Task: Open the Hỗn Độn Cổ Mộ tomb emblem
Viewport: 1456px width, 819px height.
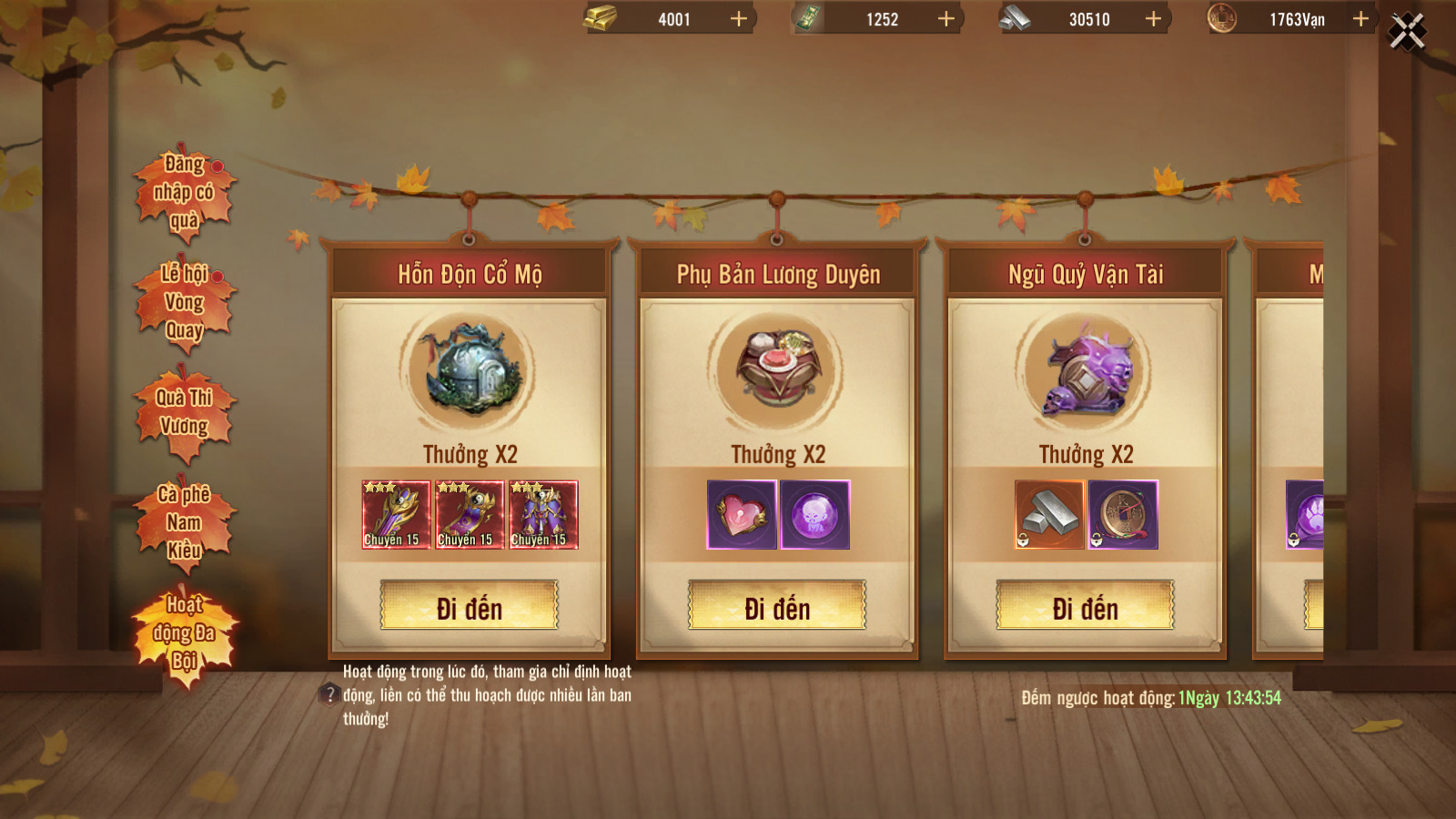Action: coord(470,370)
